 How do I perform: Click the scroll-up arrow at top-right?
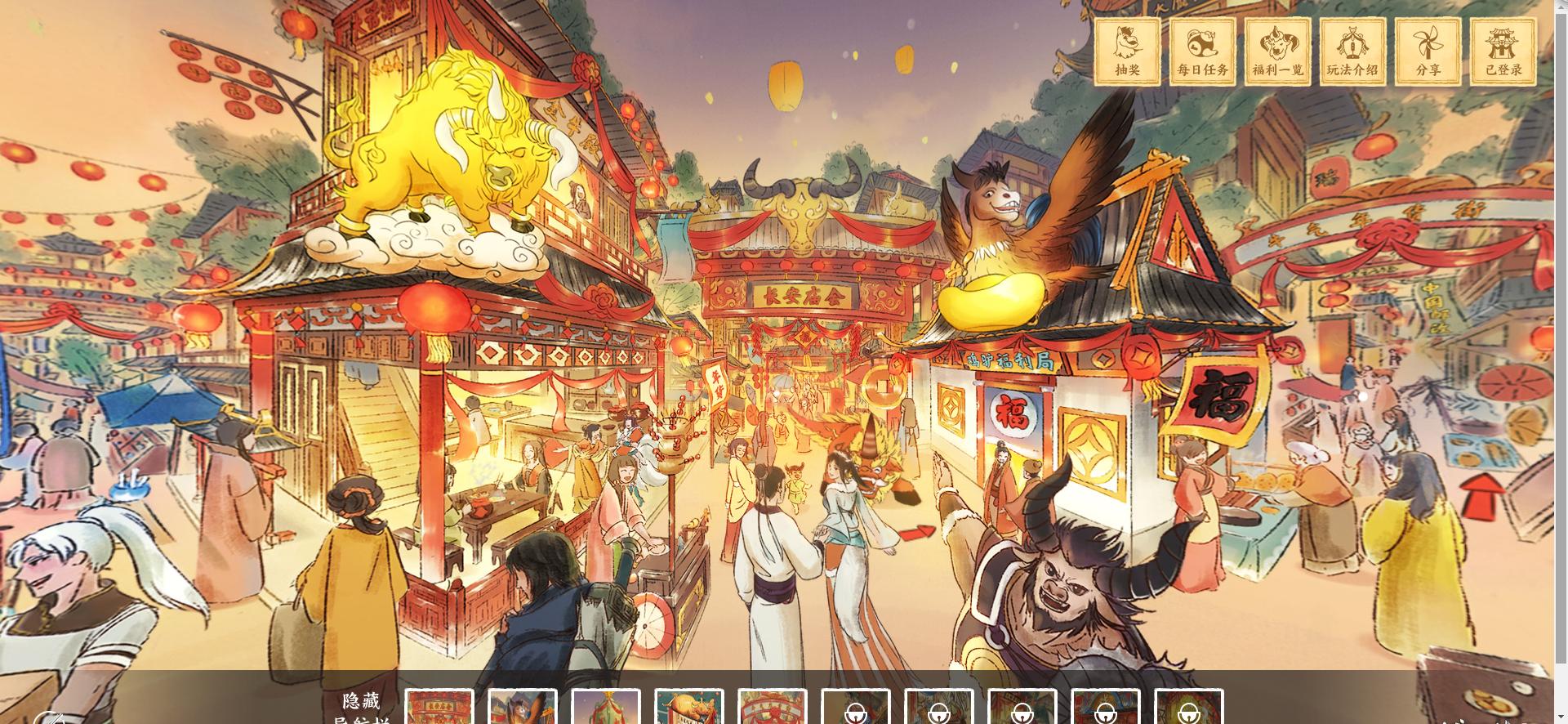point(1561,7)
